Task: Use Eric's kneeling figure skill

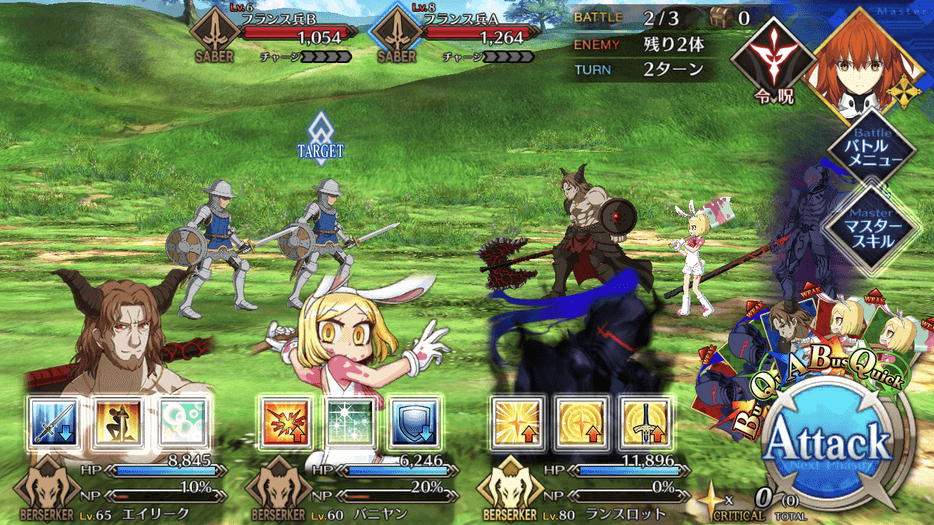Action: (119, 421)
